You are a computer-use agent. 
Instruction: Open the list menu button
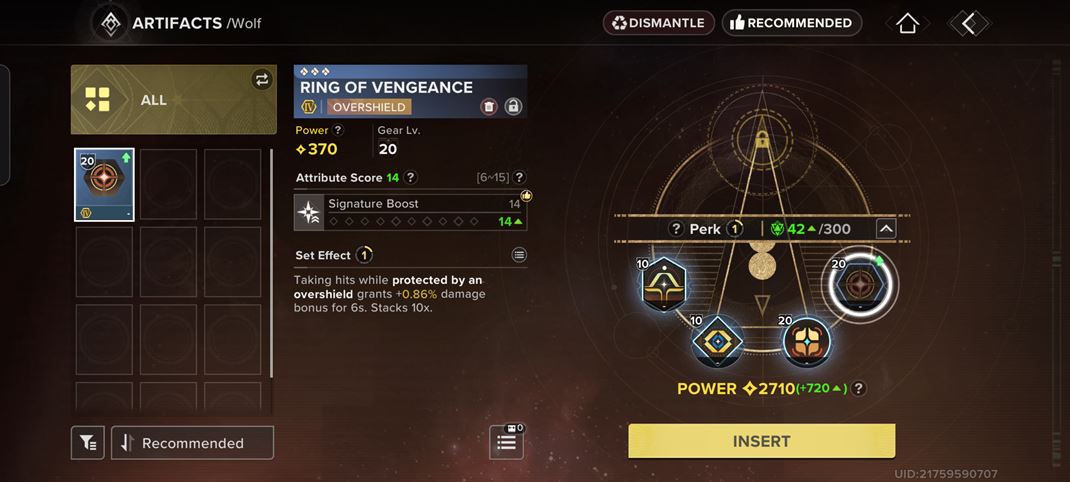tap(506, 442)
